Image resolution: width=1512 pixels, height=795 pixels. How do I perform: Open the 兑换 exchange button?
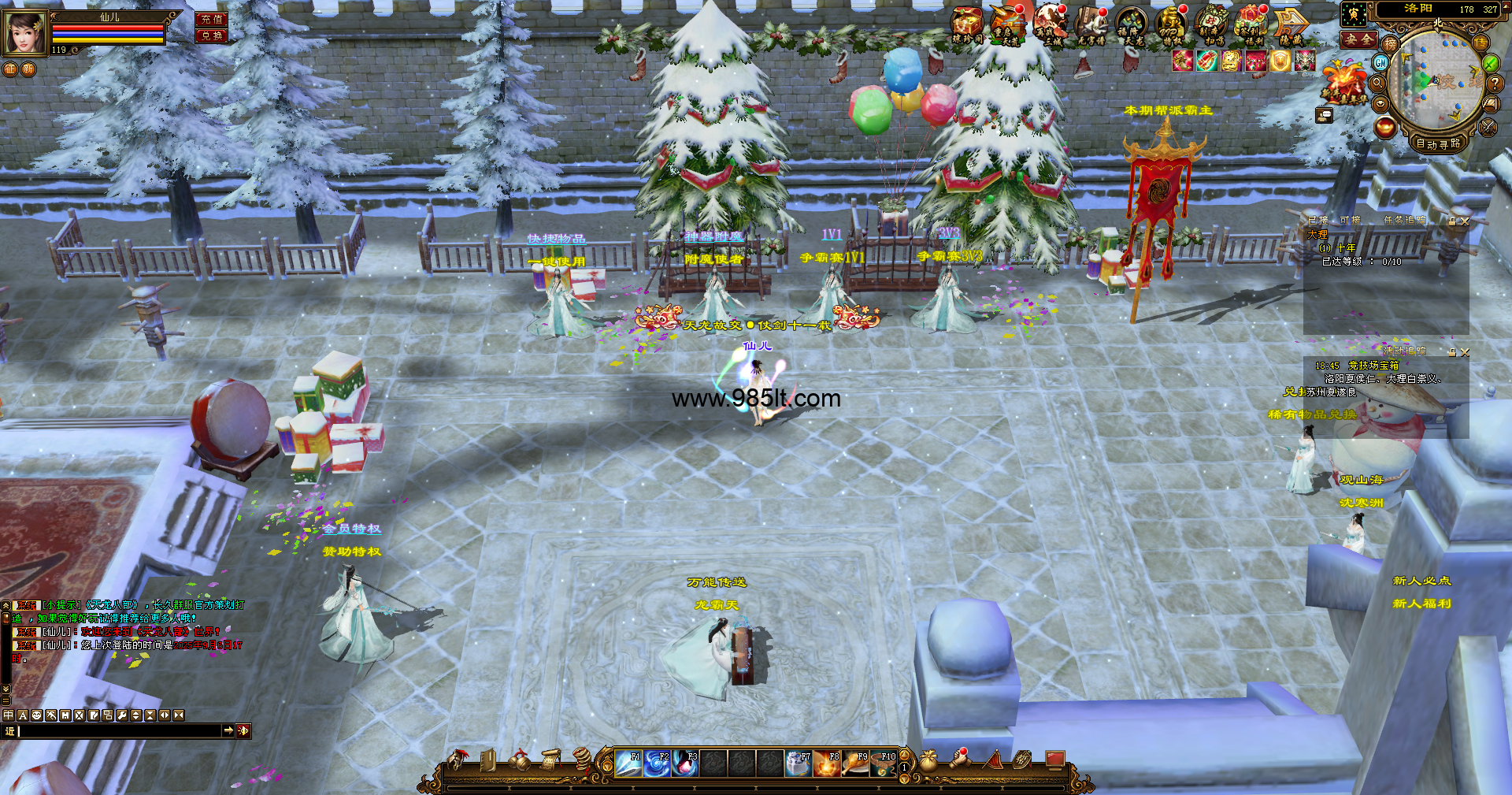tap(211, 36)
